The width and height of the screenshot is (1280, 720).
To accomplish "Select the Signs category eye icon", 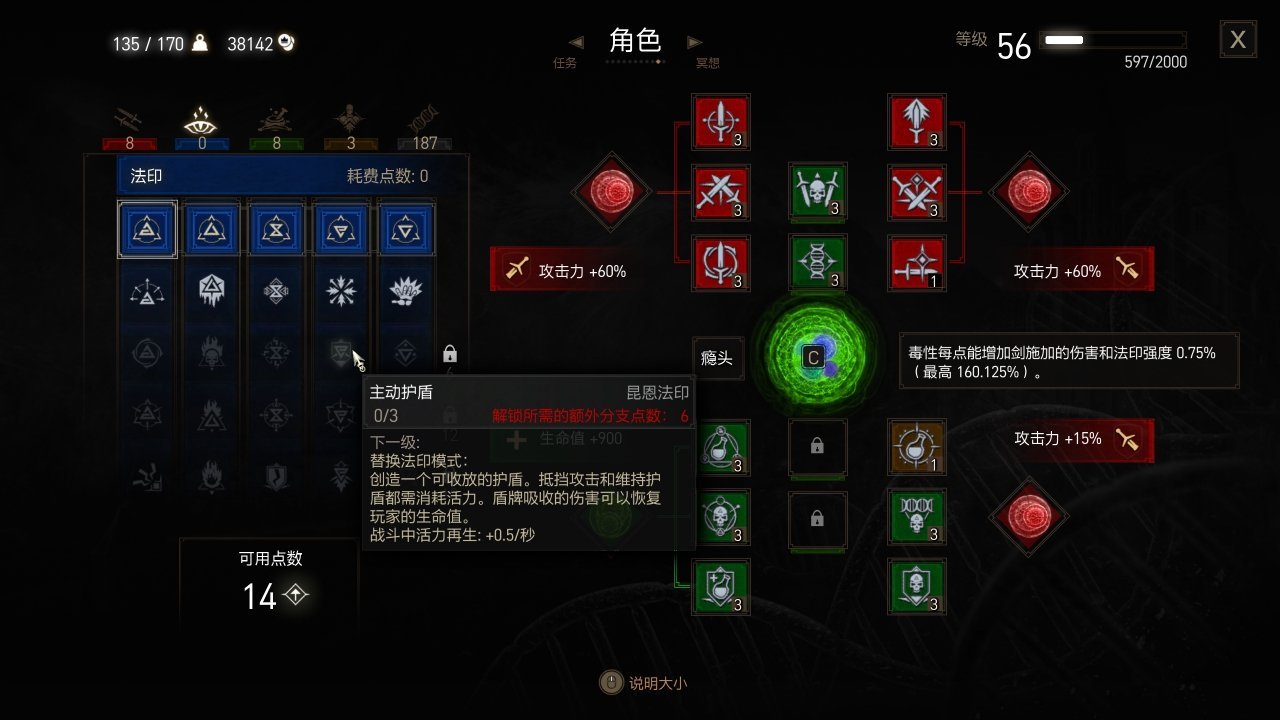I will 200,118.
